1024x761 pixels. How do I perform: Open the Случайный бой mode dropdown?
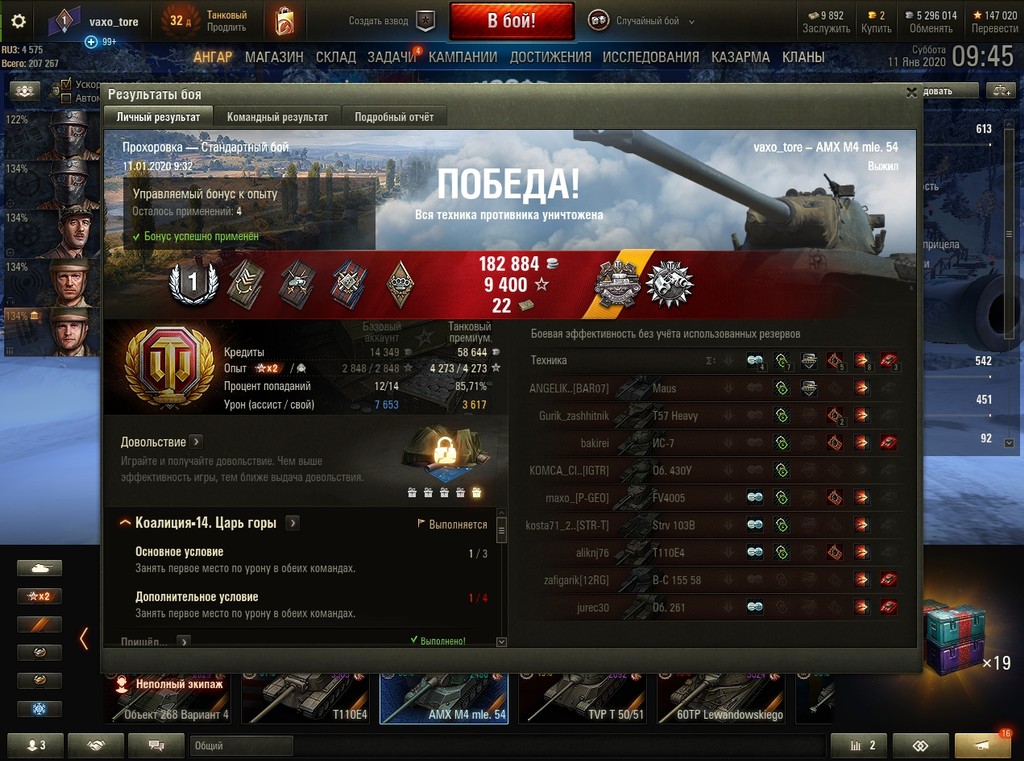pyautogui.click(x=642, y=20)
